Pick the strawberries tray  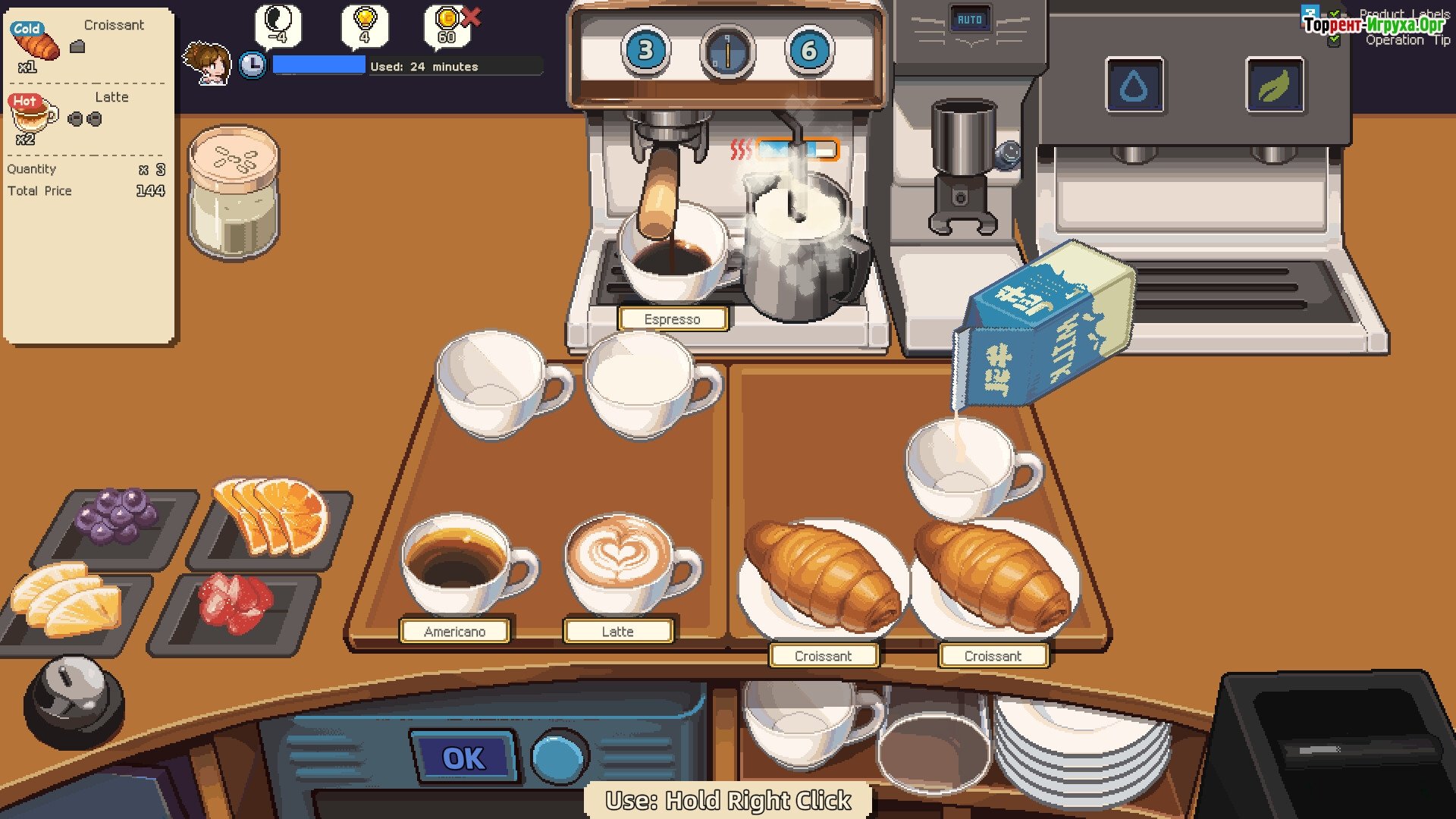pos(234,604)
